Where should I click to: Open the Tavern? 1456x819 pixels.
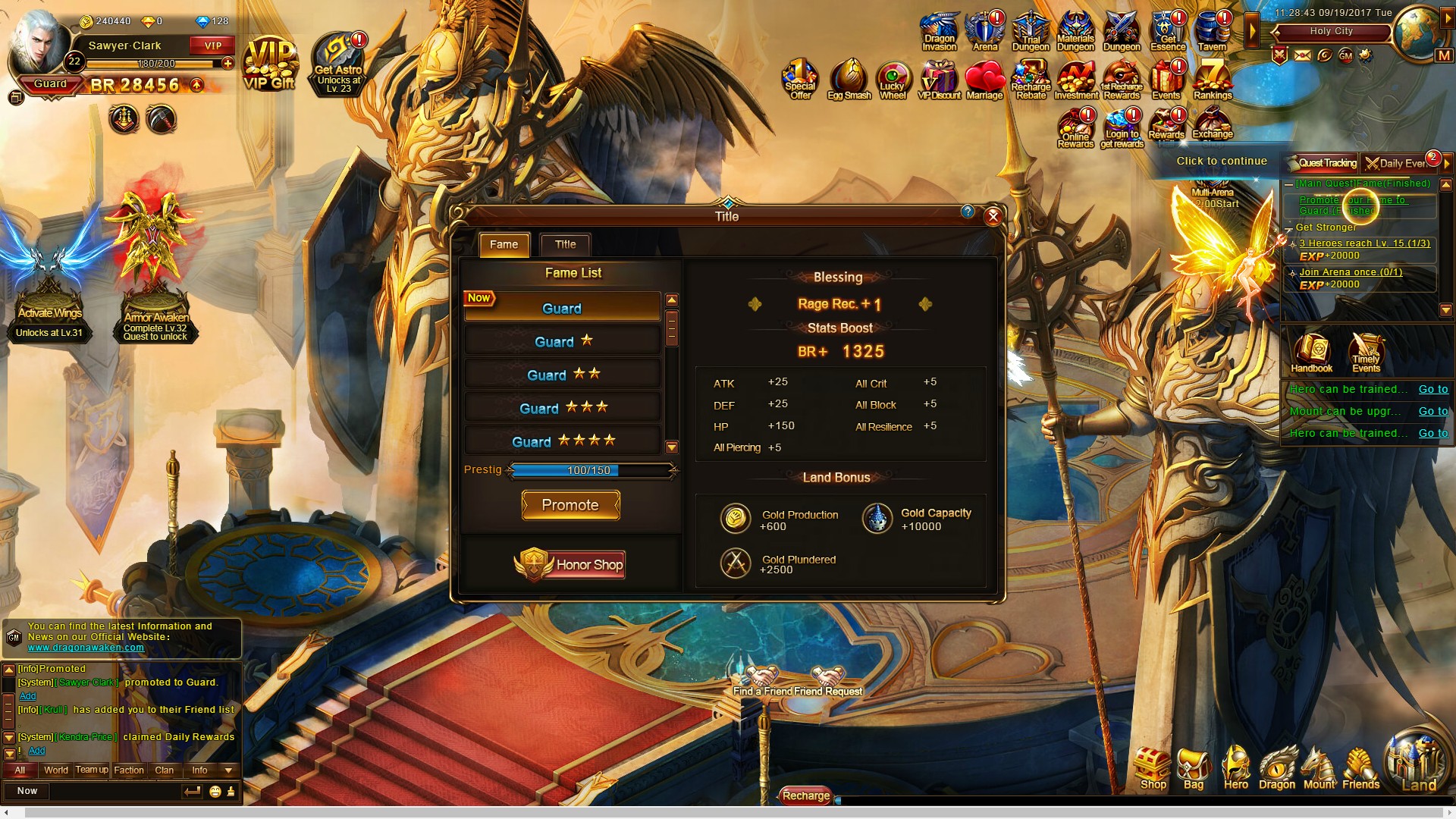(x=1212, y=33)
